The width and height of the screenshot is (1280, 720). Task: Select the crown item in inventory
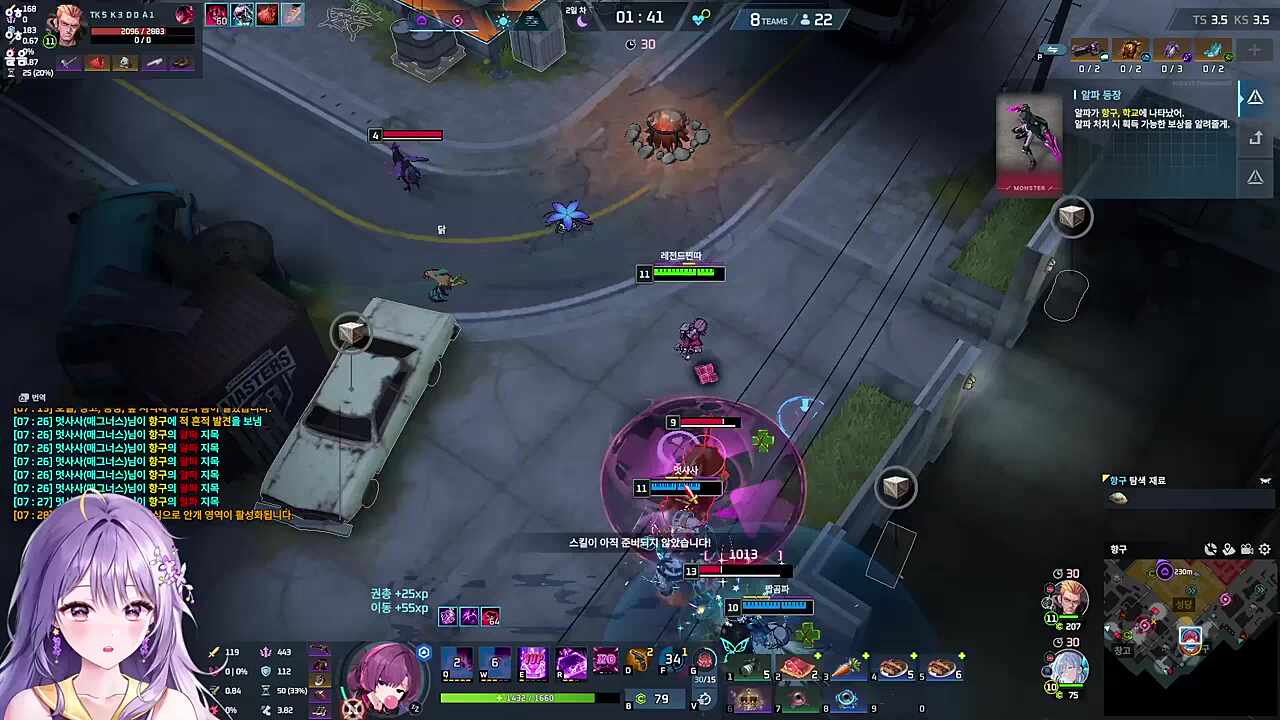pyautogui.click(x=750, y=699)
